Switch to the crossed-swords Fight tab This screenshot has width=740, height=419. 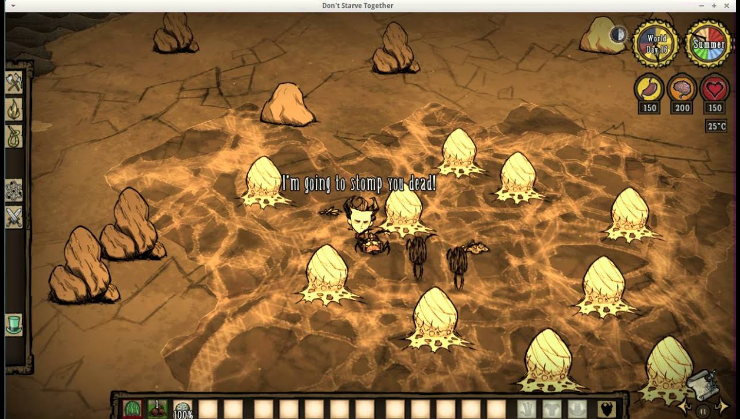click(x=14, y=216)
